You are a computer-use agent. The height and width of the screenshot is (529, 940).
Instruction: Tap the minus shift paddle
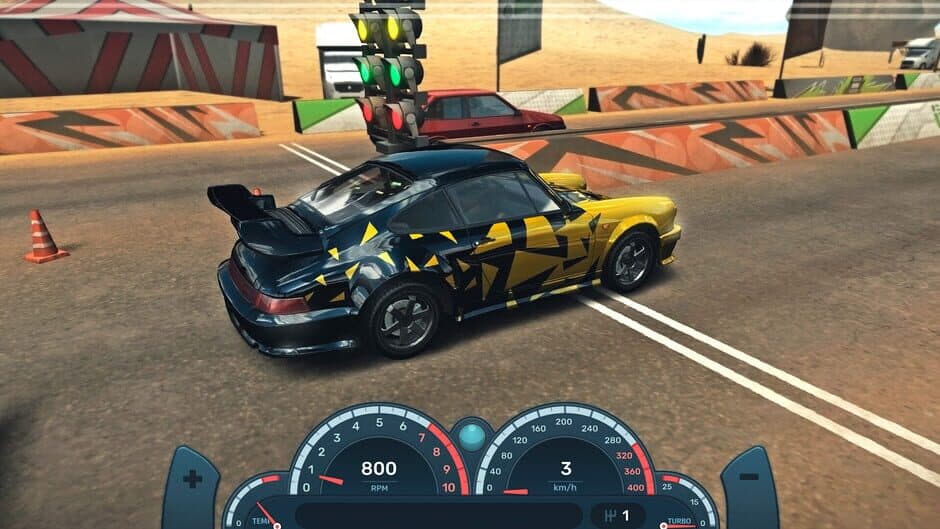[x=749, y=481]
